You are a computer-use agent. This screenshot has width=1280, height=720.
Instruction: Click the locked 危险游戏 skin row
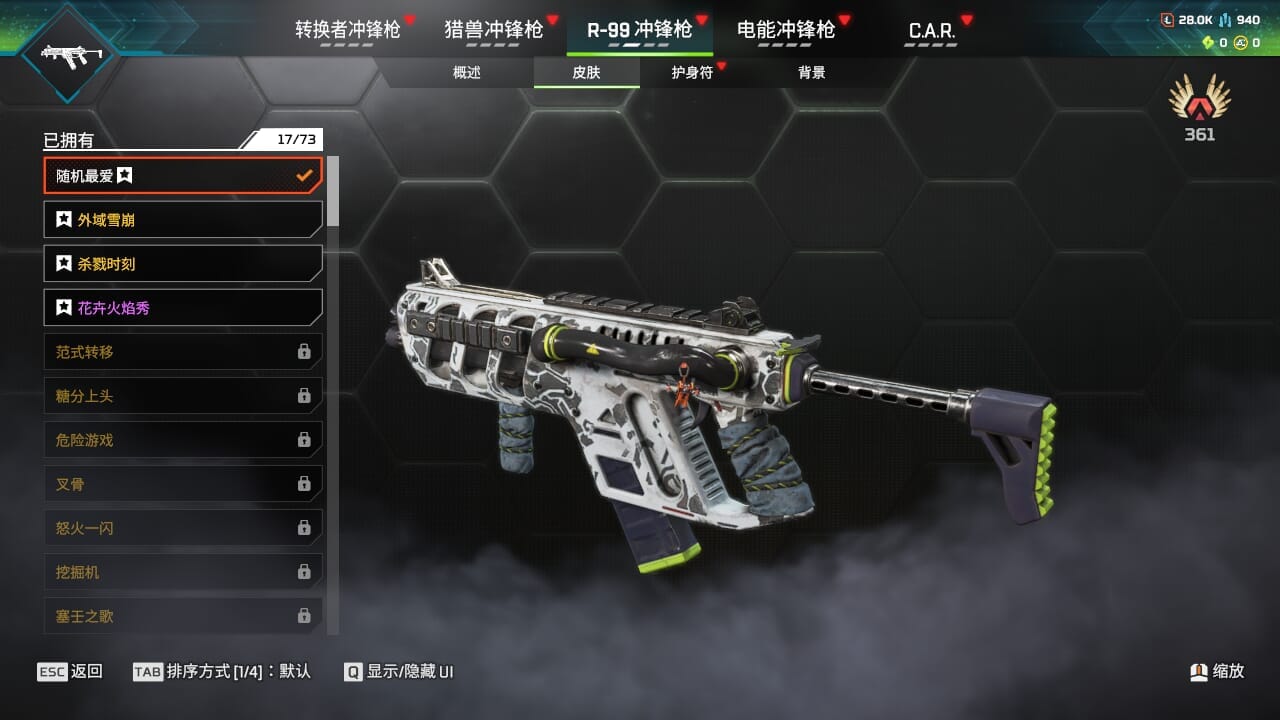click(183, 440)
